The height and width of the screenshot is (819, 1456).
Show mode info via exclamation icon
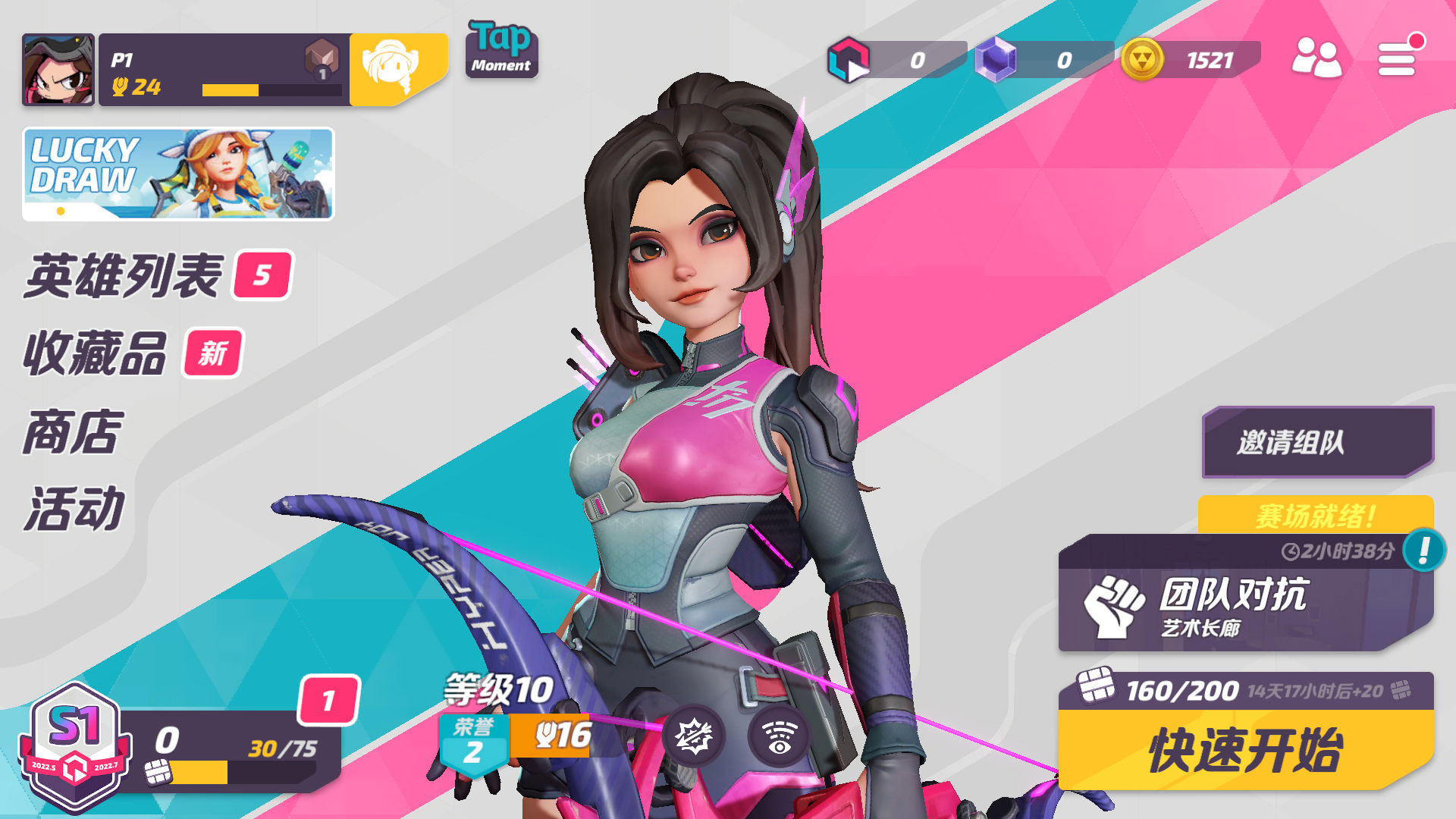(1423, 550)
